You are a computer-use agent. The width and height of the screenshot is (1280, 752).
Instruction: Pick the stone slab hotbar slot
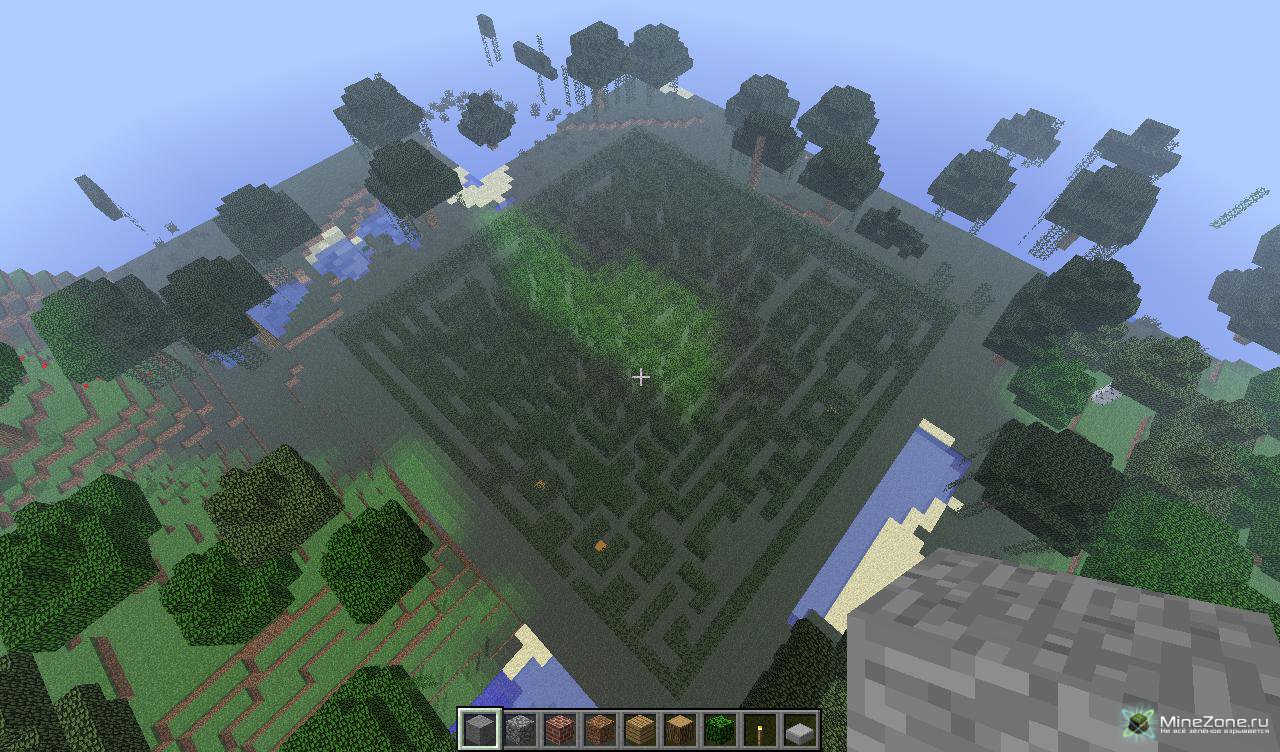point(800,729)
